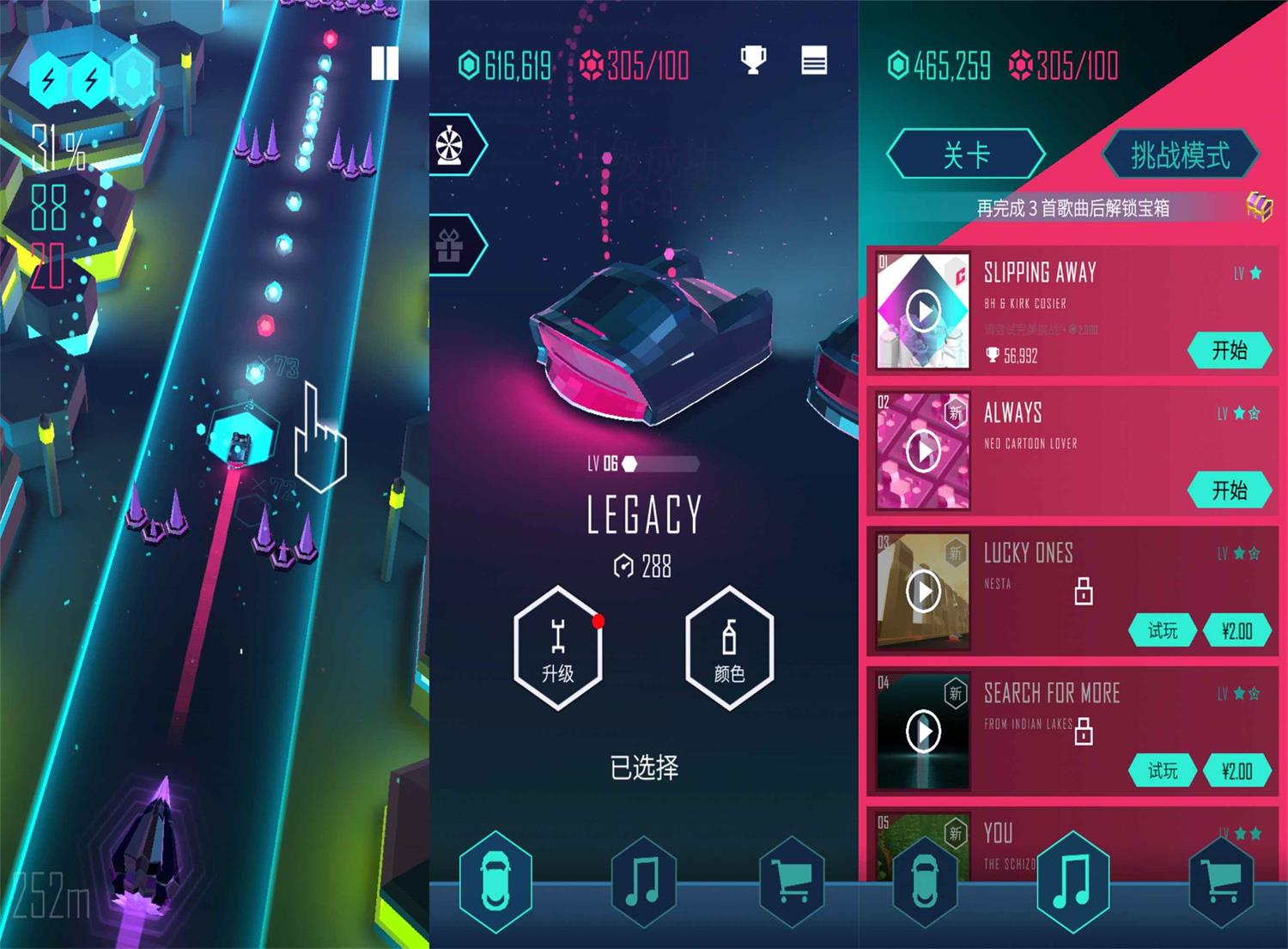Open the shopping cart store on the middle screen

792,881
